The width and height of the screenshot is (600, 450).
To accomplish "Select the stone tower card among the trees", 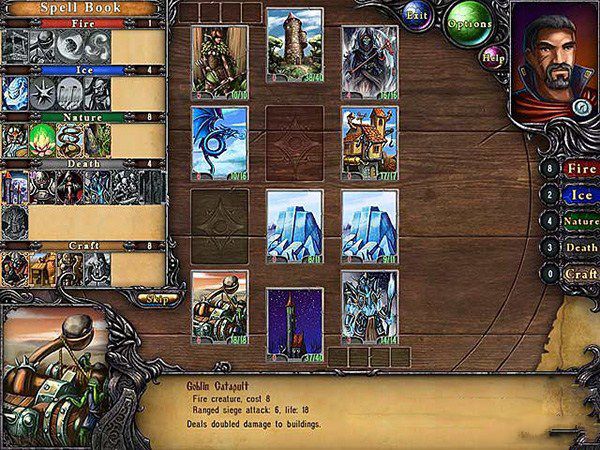I will click(x=295, y=45).
